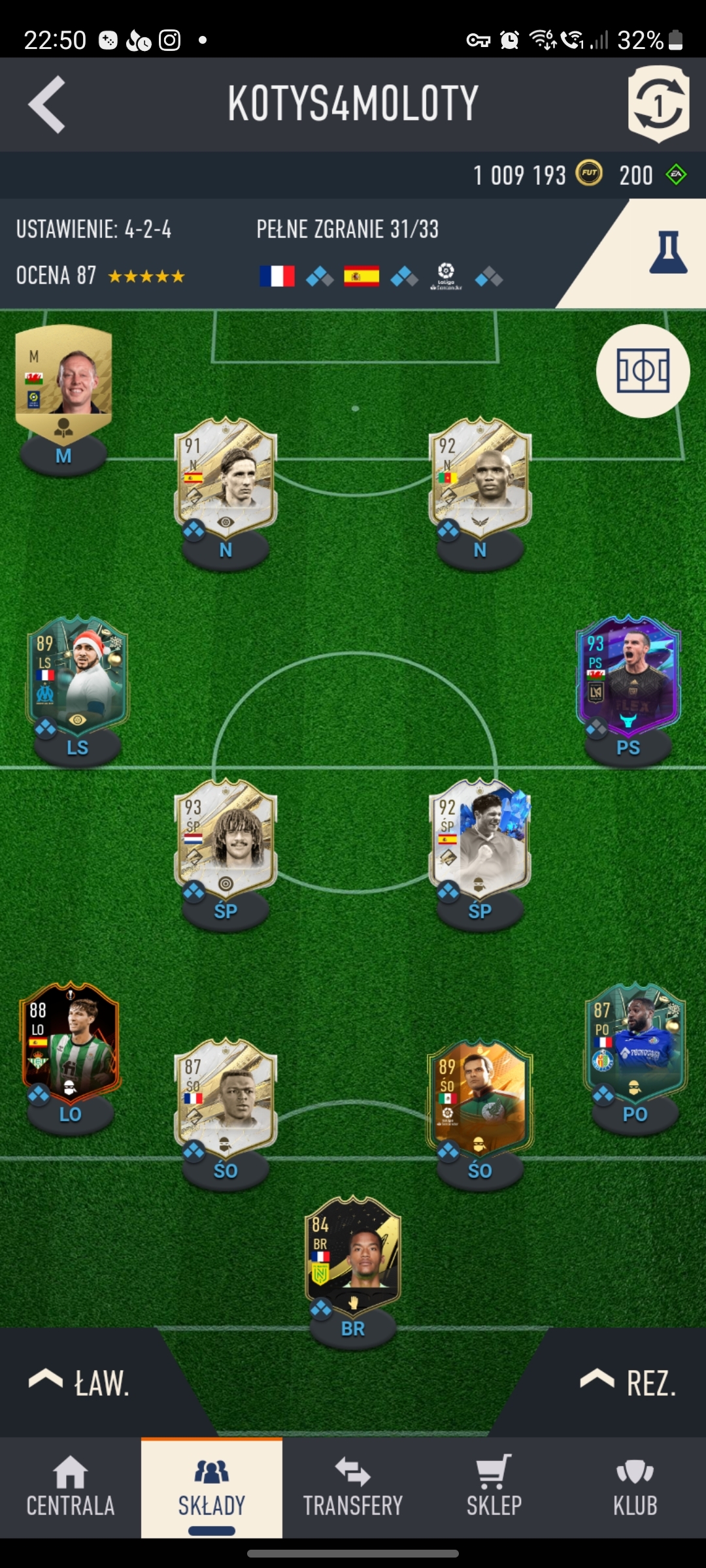706x1568 pixels.
Task: Select the 92-rated Cameroon striker card
Action: click(480, 480)
